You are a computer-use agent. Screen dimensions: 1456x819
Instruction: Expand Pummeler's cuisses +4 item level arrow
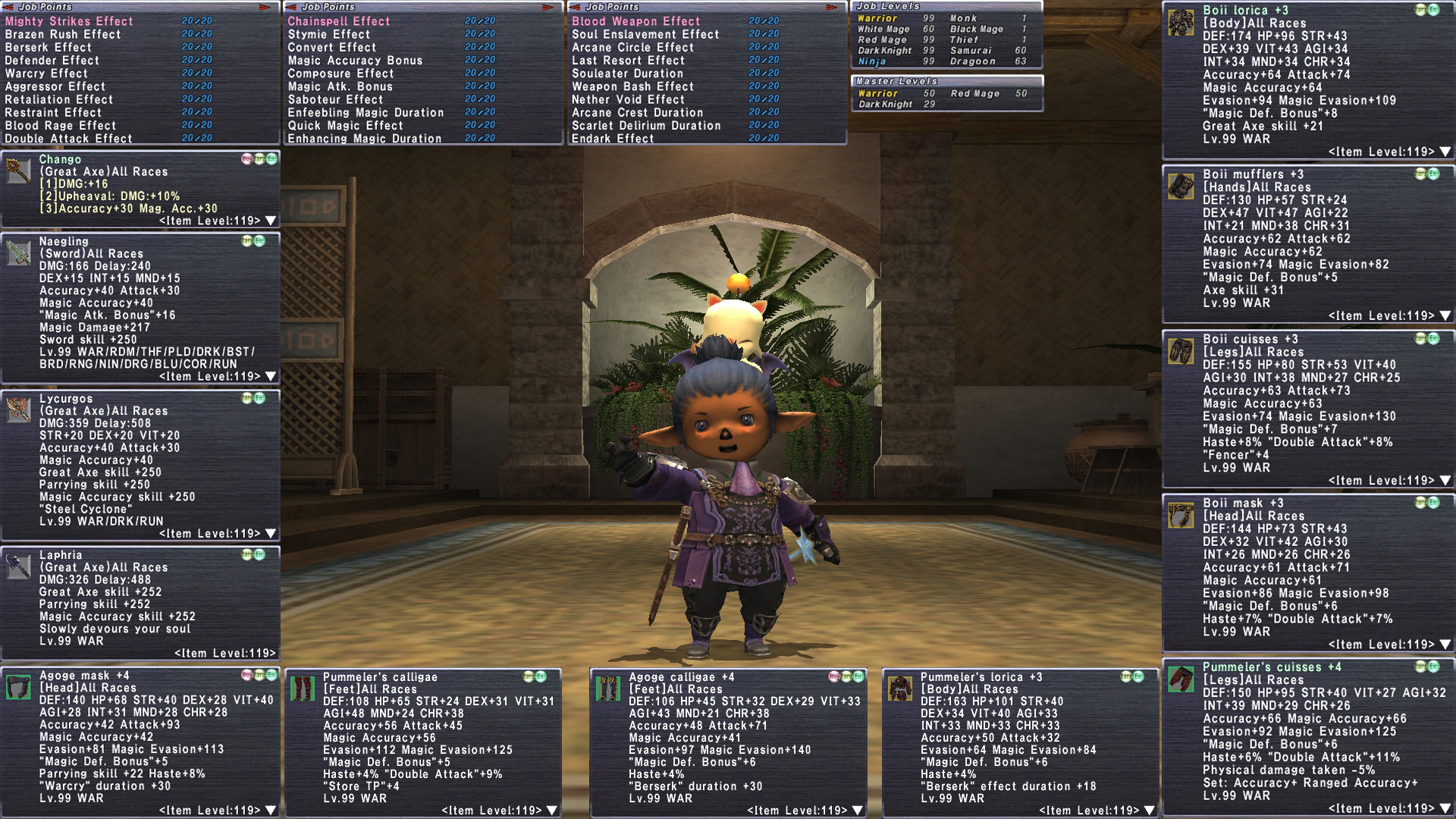1445,808
